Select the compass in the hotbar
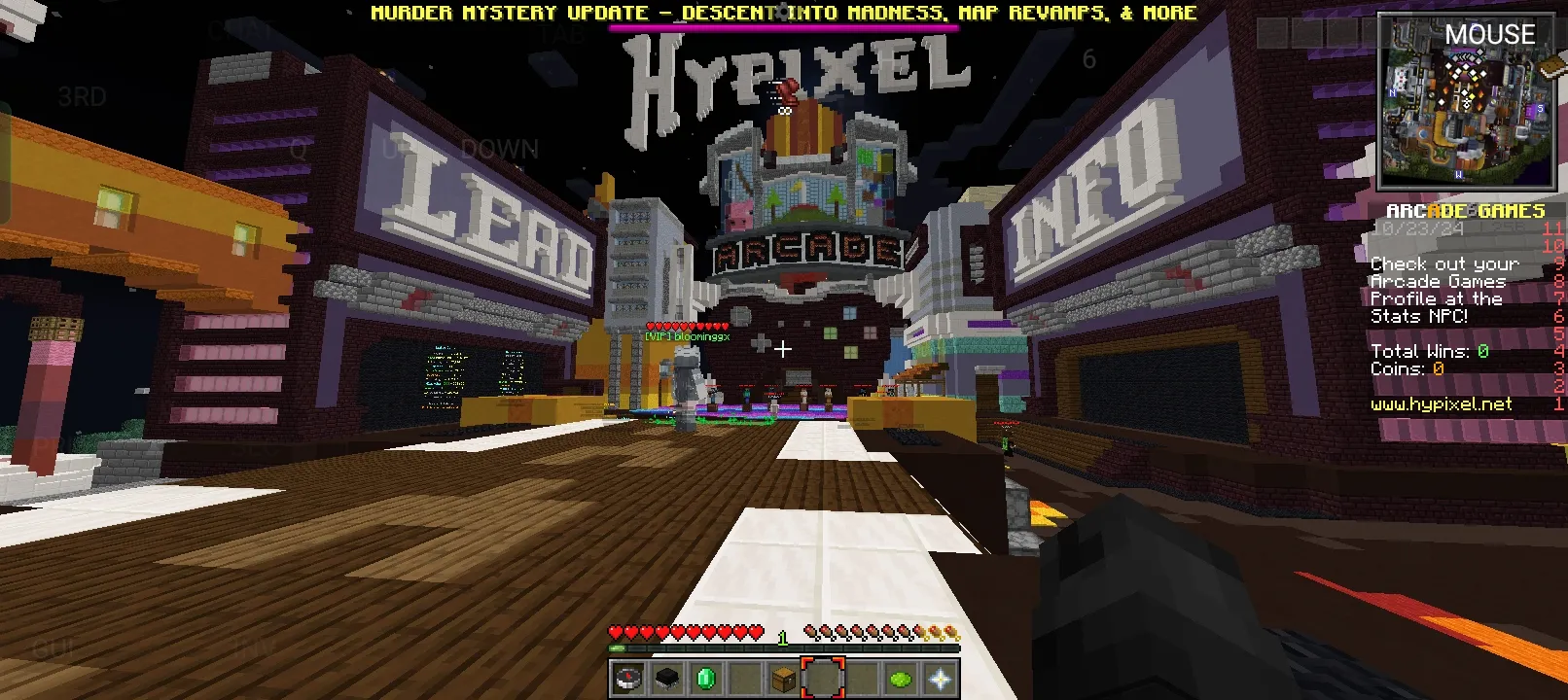Viewport: 1568px width, 700px height. pos(628,679)
